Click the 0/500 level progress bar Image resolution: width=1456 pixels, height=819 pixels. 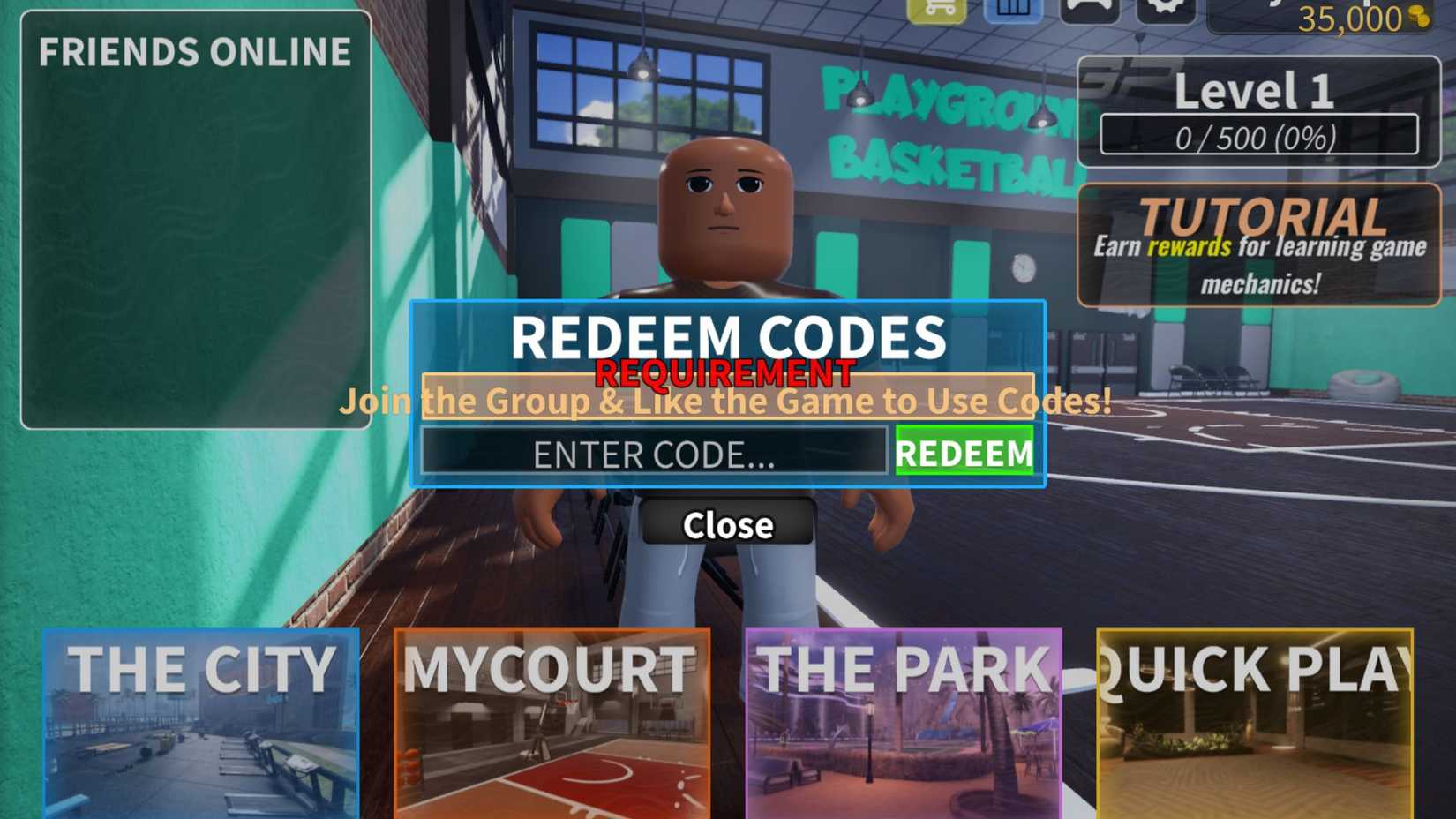click(x=1262, y=135)
